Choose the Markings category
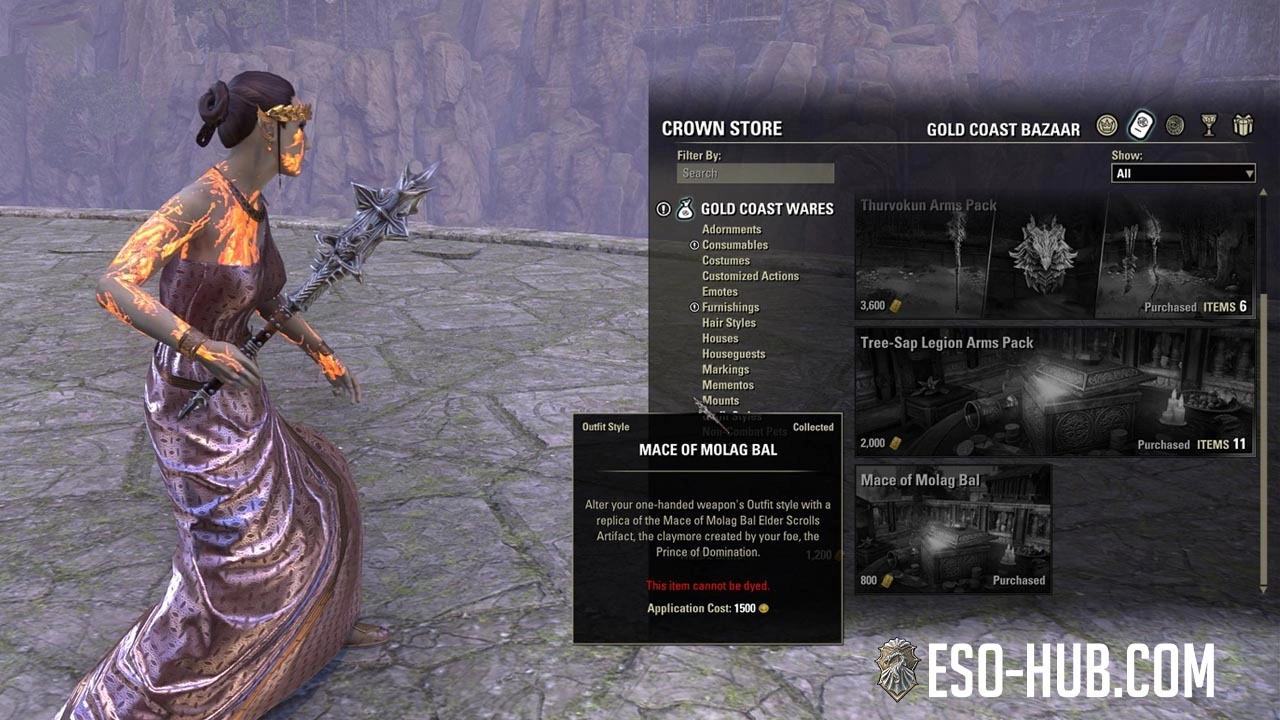Screen dimensions: 1280x720 [725, 370]
